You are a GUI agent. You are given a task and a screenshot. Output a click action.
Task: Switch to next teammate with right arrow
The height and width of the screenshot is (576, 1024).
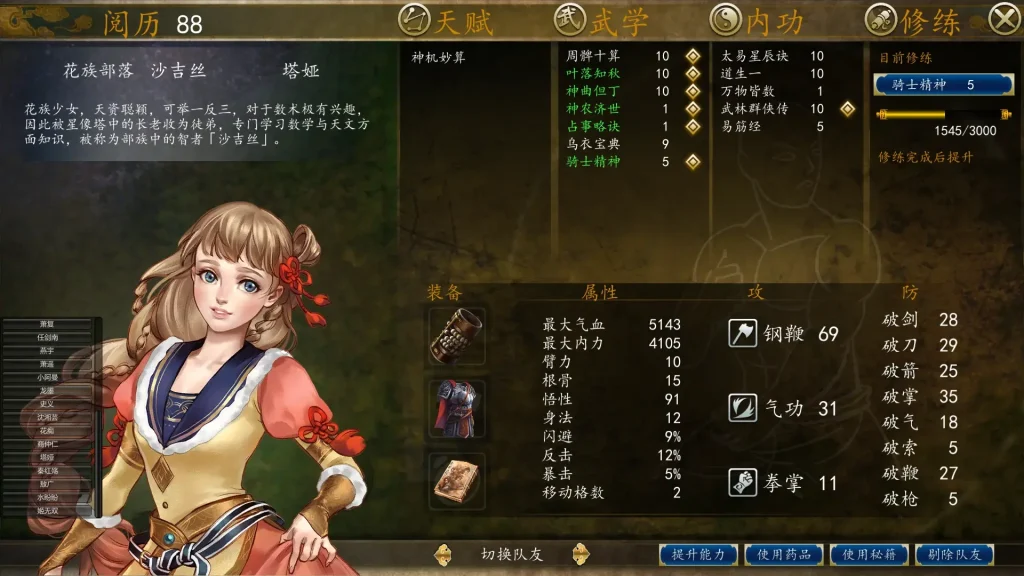578,554
